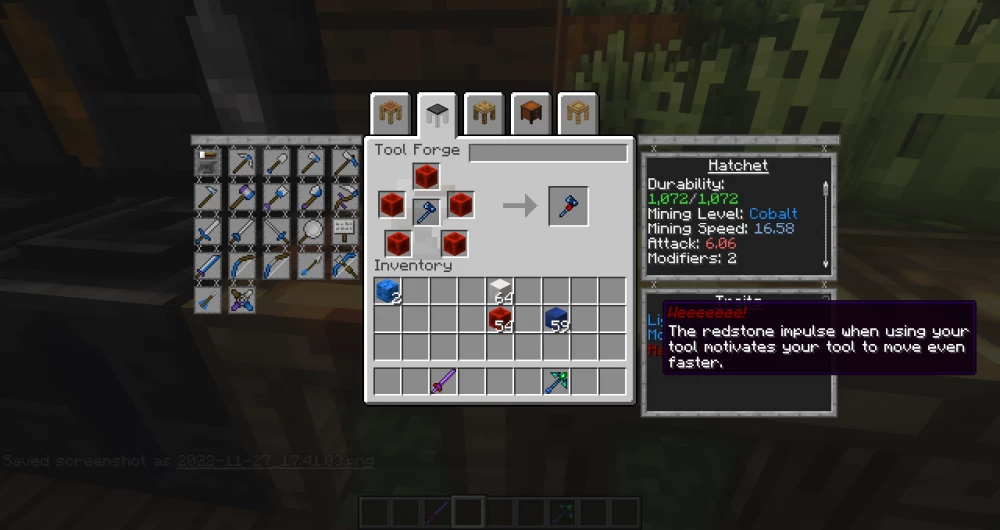
Task: Take the crafted hatchet from the output slot
Action: point(568,206)
